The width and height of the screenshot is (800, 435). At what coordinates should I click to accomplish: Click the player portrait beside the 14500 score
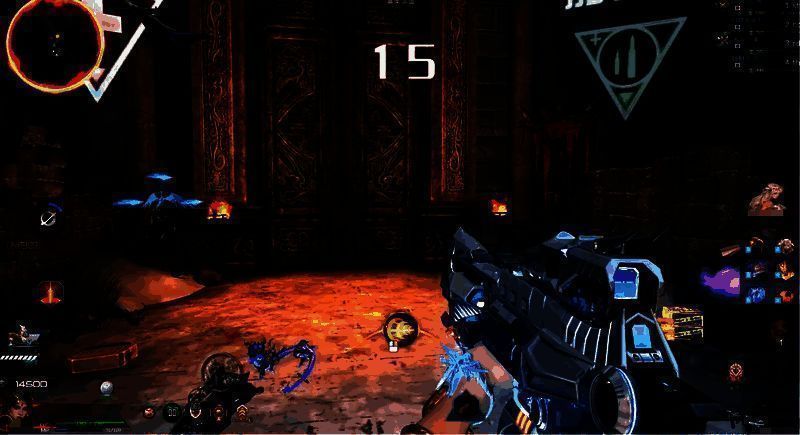tap(17, 406)
